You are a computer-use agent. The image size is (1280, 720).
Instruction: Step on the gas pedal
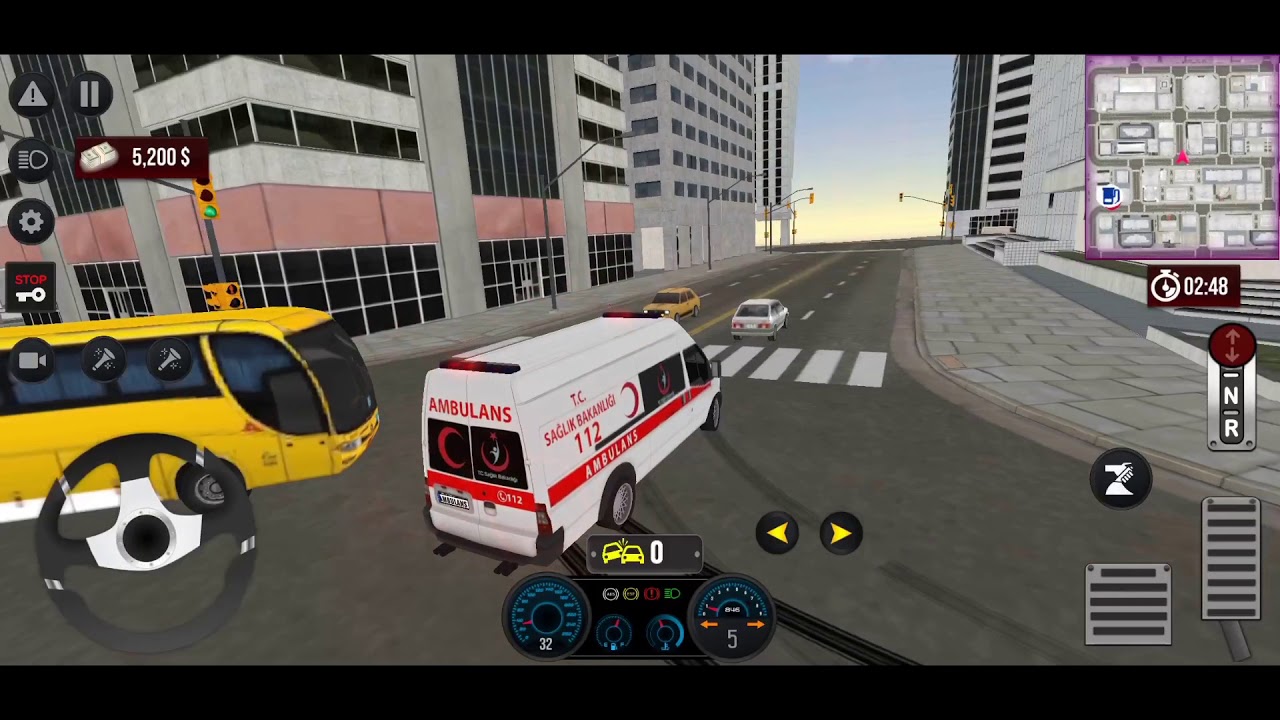pos(1231,562)
